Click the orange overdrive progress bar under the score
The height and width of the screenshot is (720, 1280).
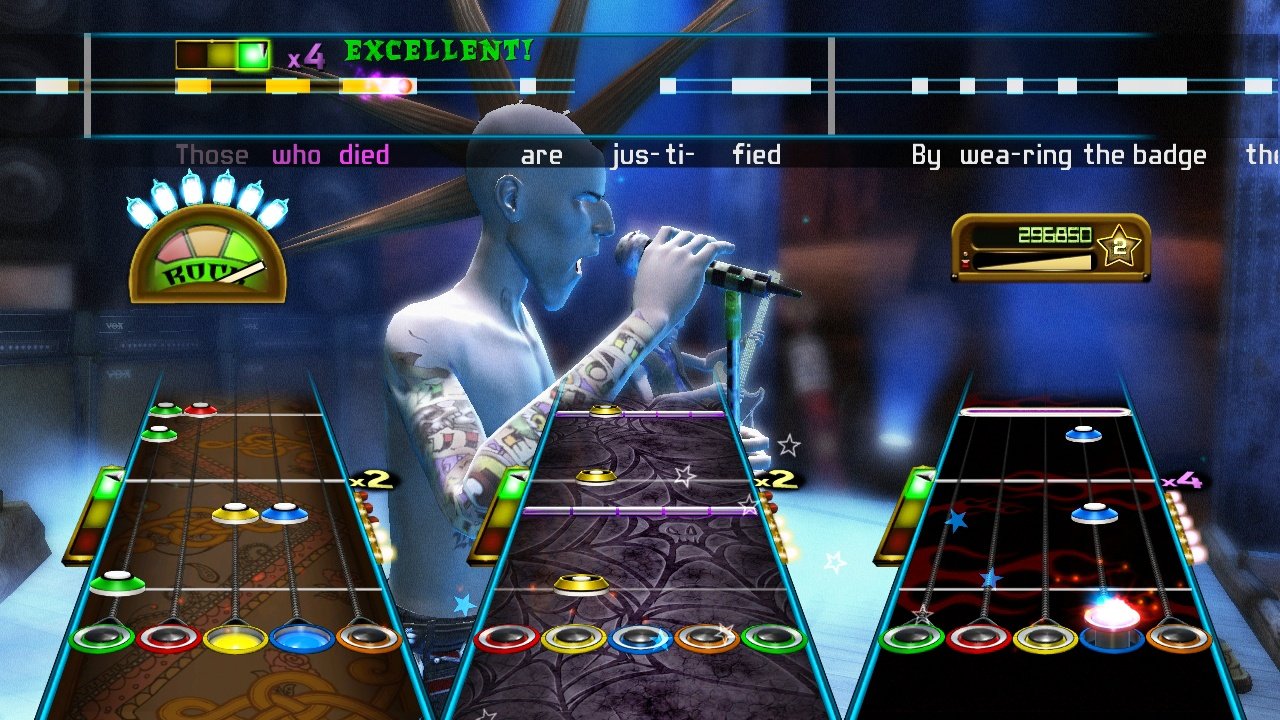point(1035,263)
